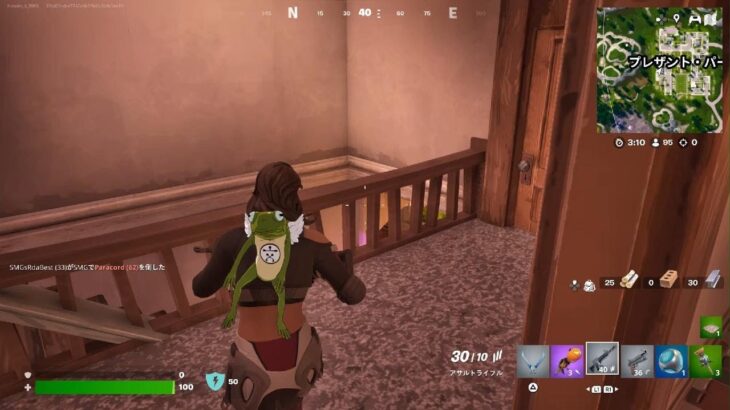Select the purple pumpkin launcher slot
Screen dimensions: 730x410
567,361
